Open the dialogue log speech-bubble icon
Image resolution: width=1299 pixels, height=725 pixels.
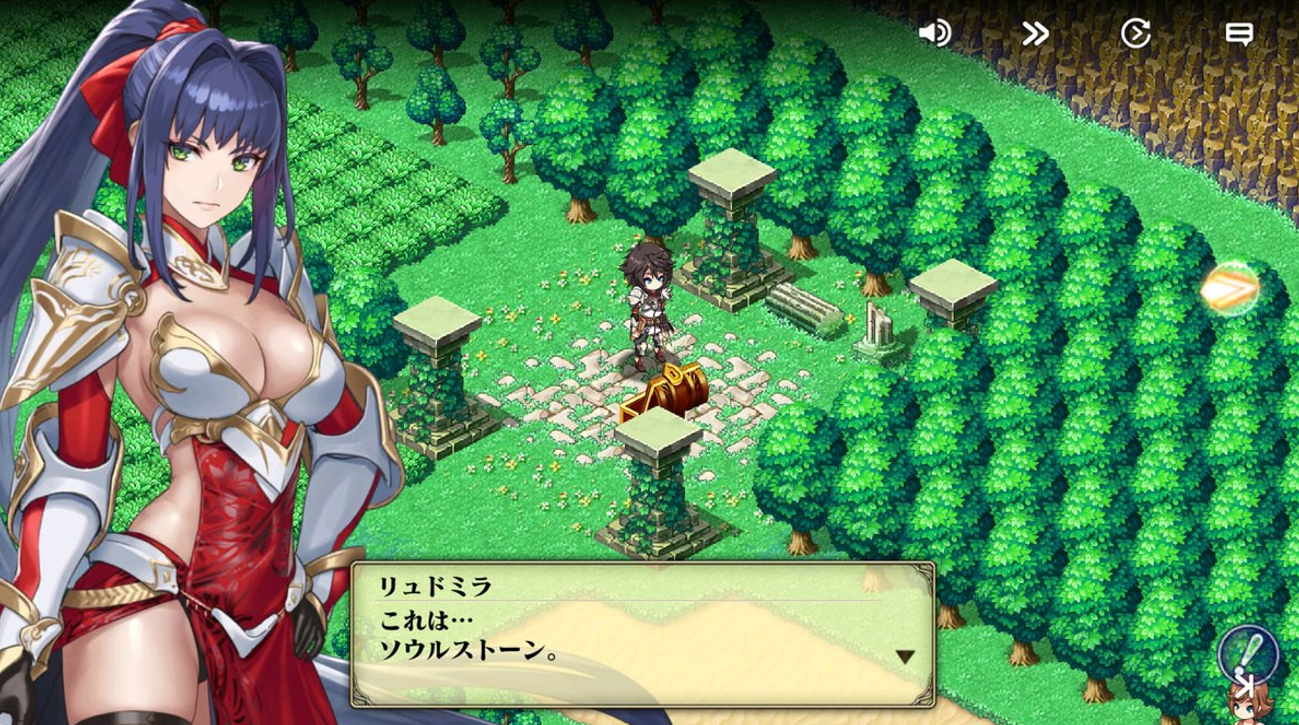(1239, 33)
